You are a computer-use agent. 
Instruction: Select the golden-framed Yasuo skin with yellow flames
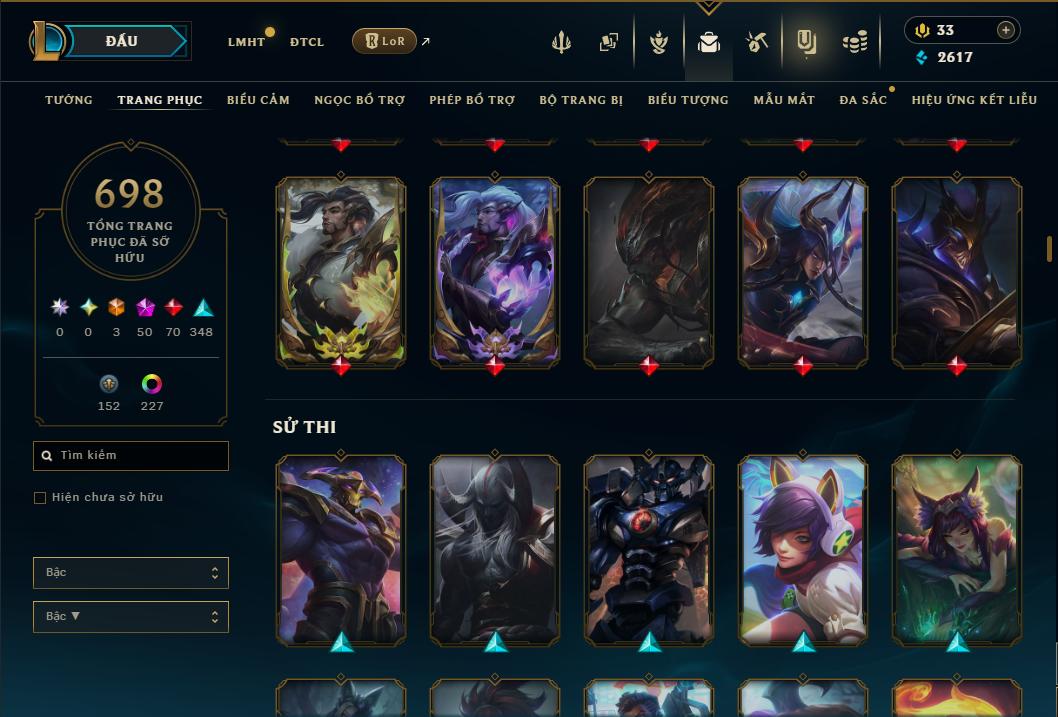341,270
